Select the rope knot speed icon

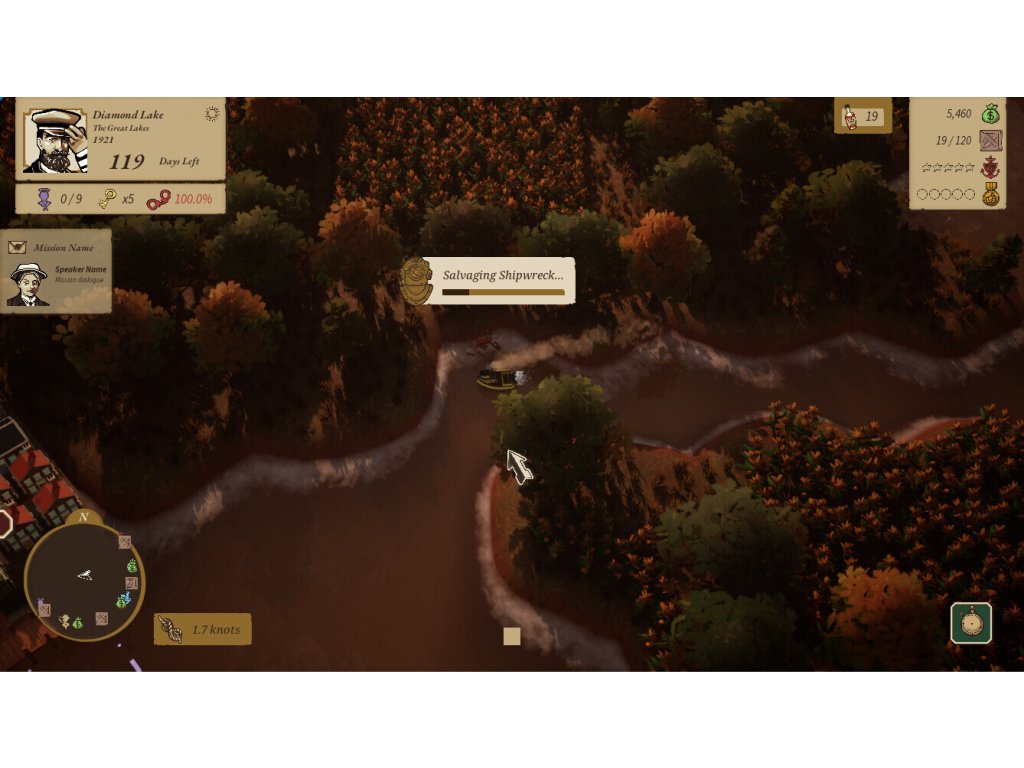171,629
